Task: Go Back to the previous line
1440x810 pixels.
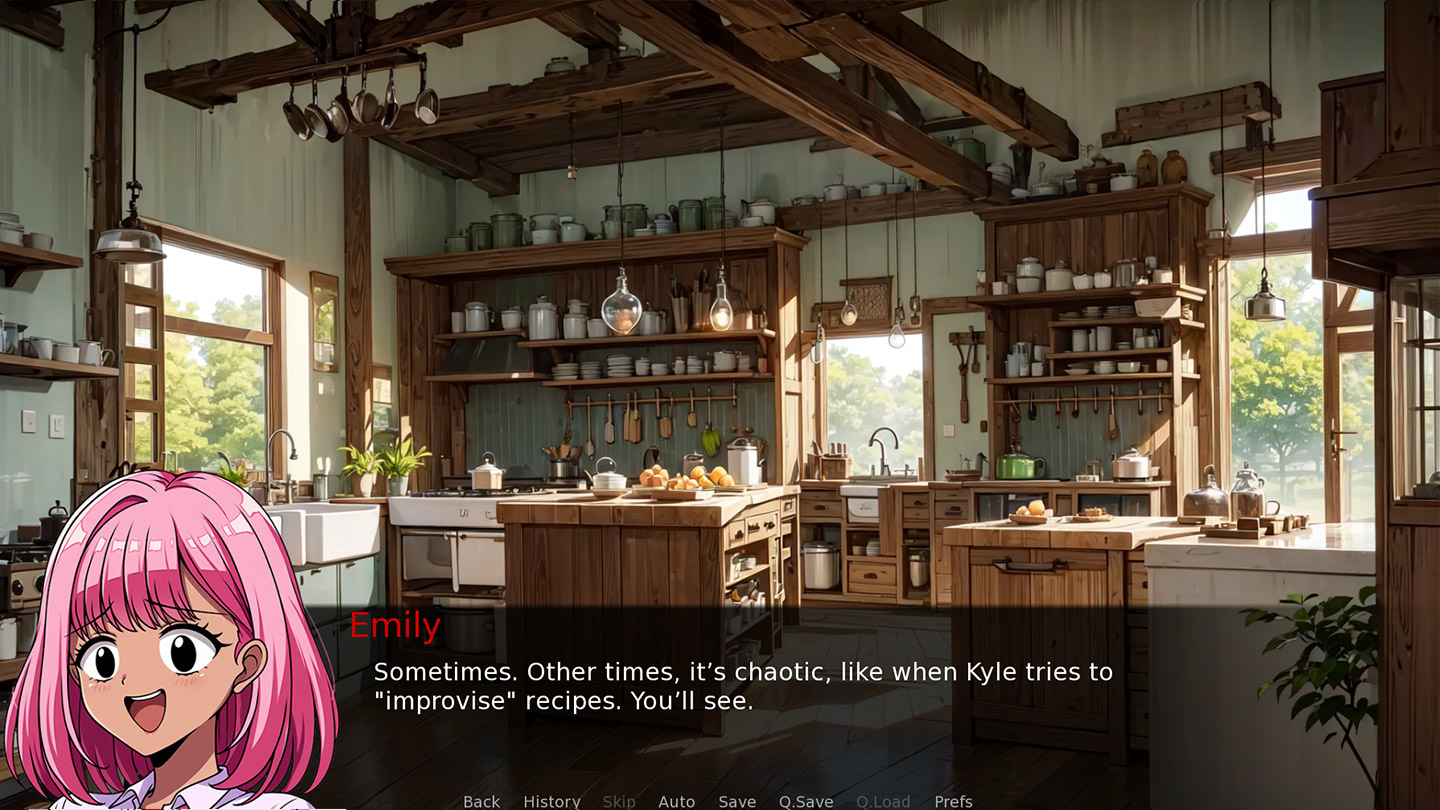Action: (x=481, y=801)
